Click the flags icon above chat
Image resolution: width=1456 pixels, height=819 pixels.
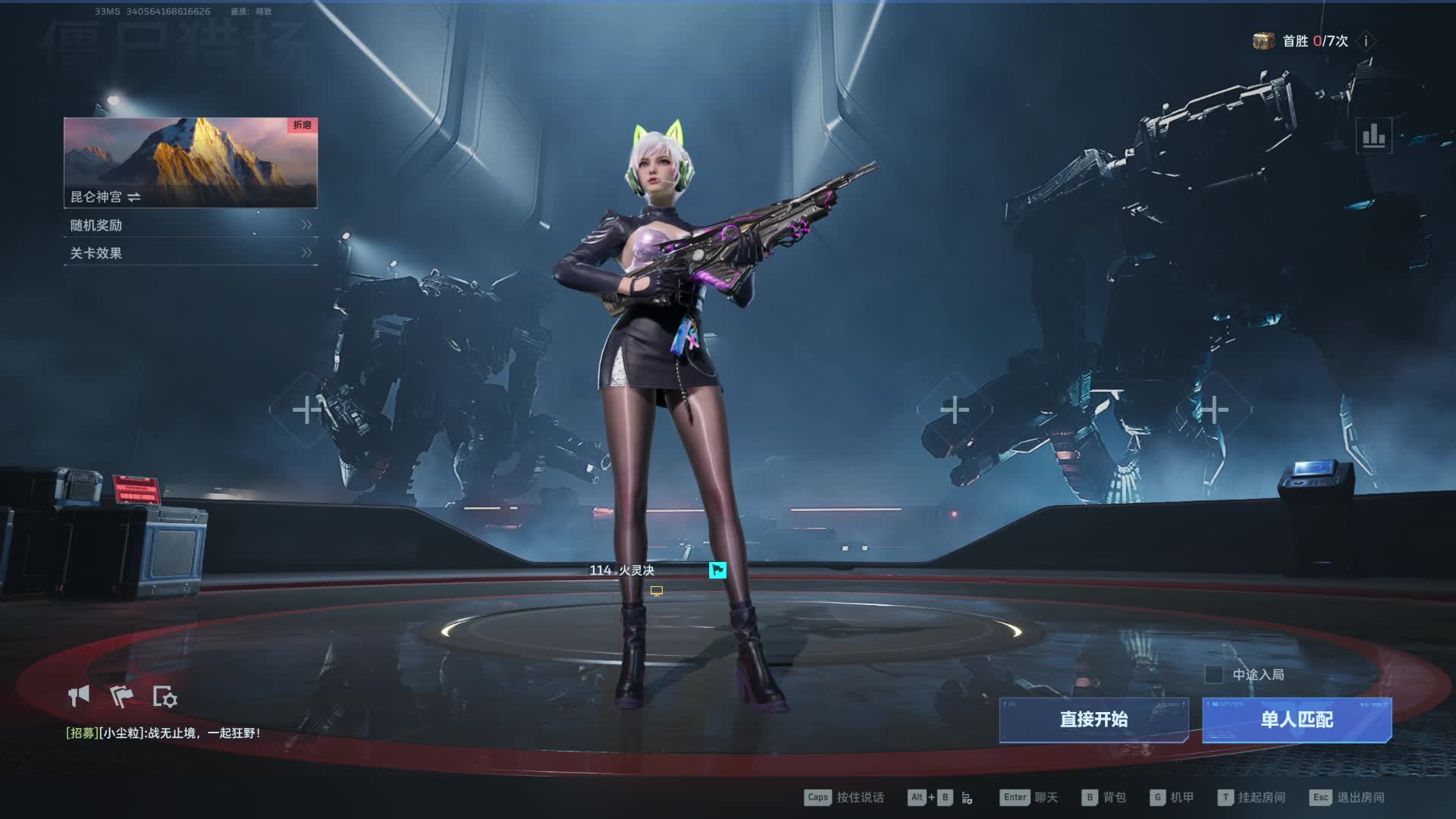121,696
